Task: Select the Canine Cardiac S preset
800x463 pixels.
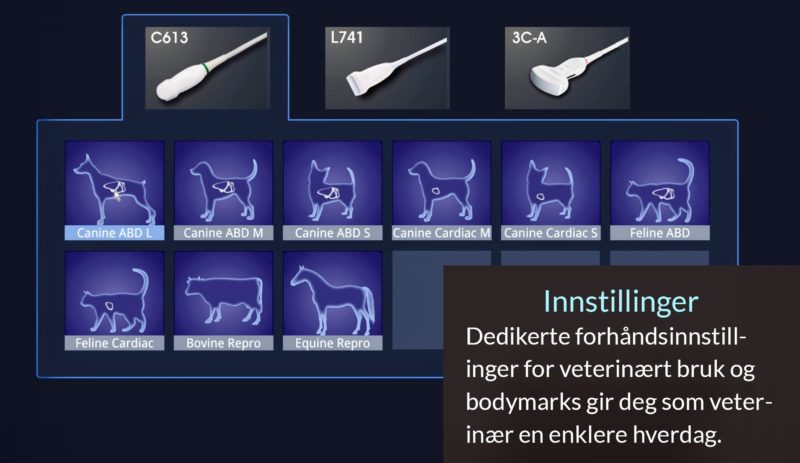Action: [x=551, y=190]
